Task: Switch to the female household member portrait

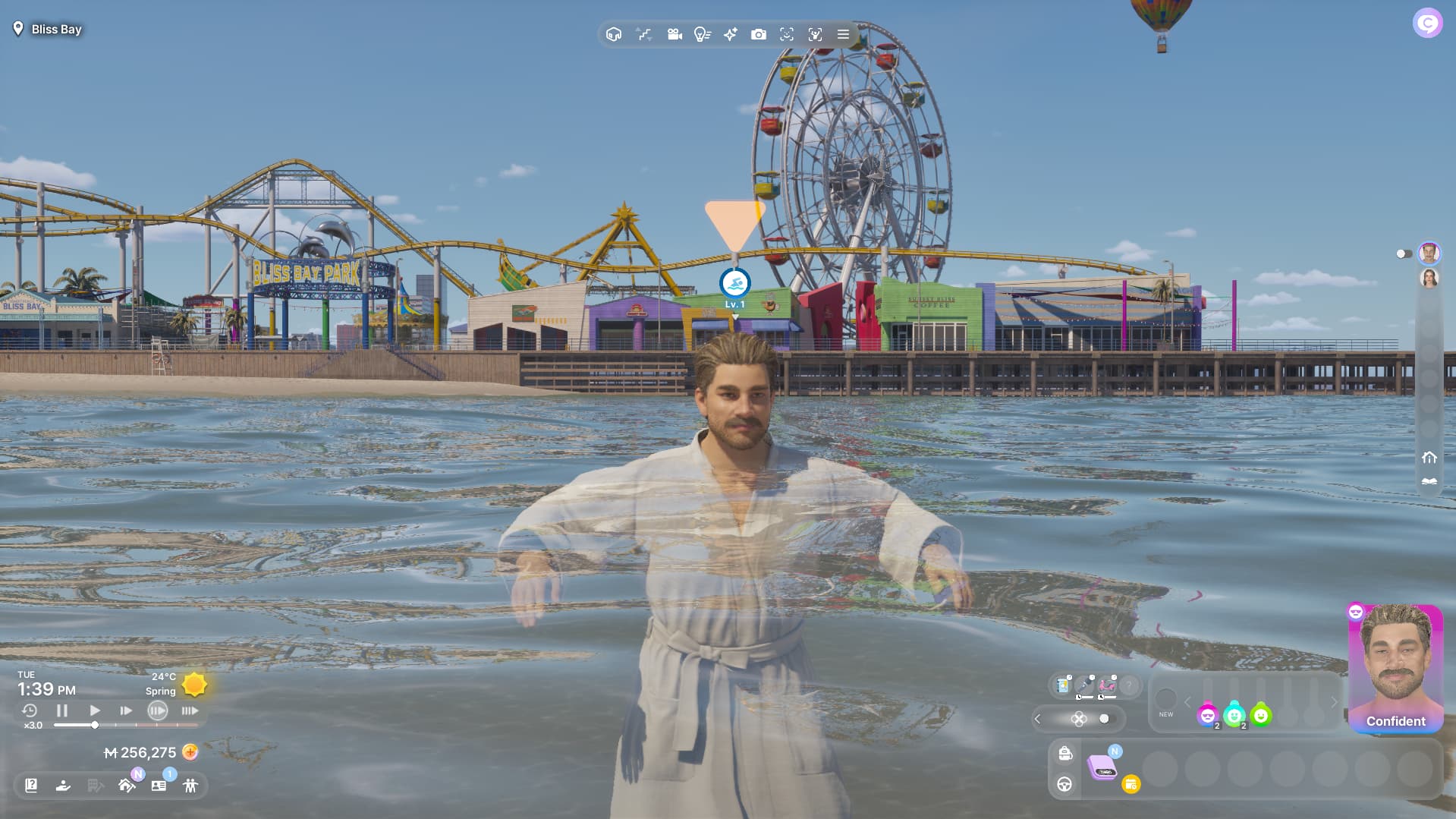Action: [1429, 279]
